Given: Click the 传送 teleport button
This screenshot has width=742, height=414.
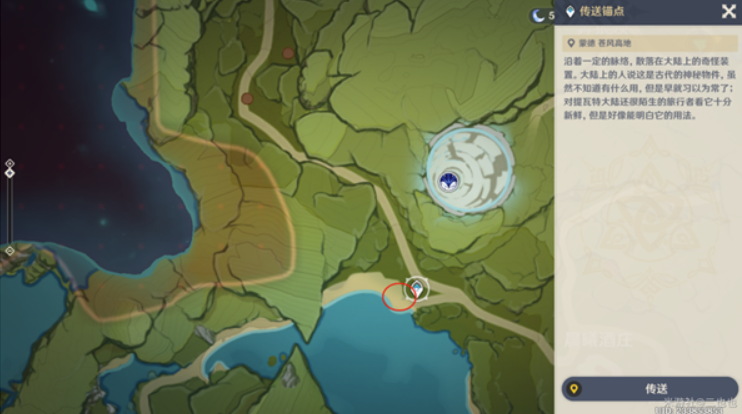Looking at the screenshot, I should click(x=648, y=389).
